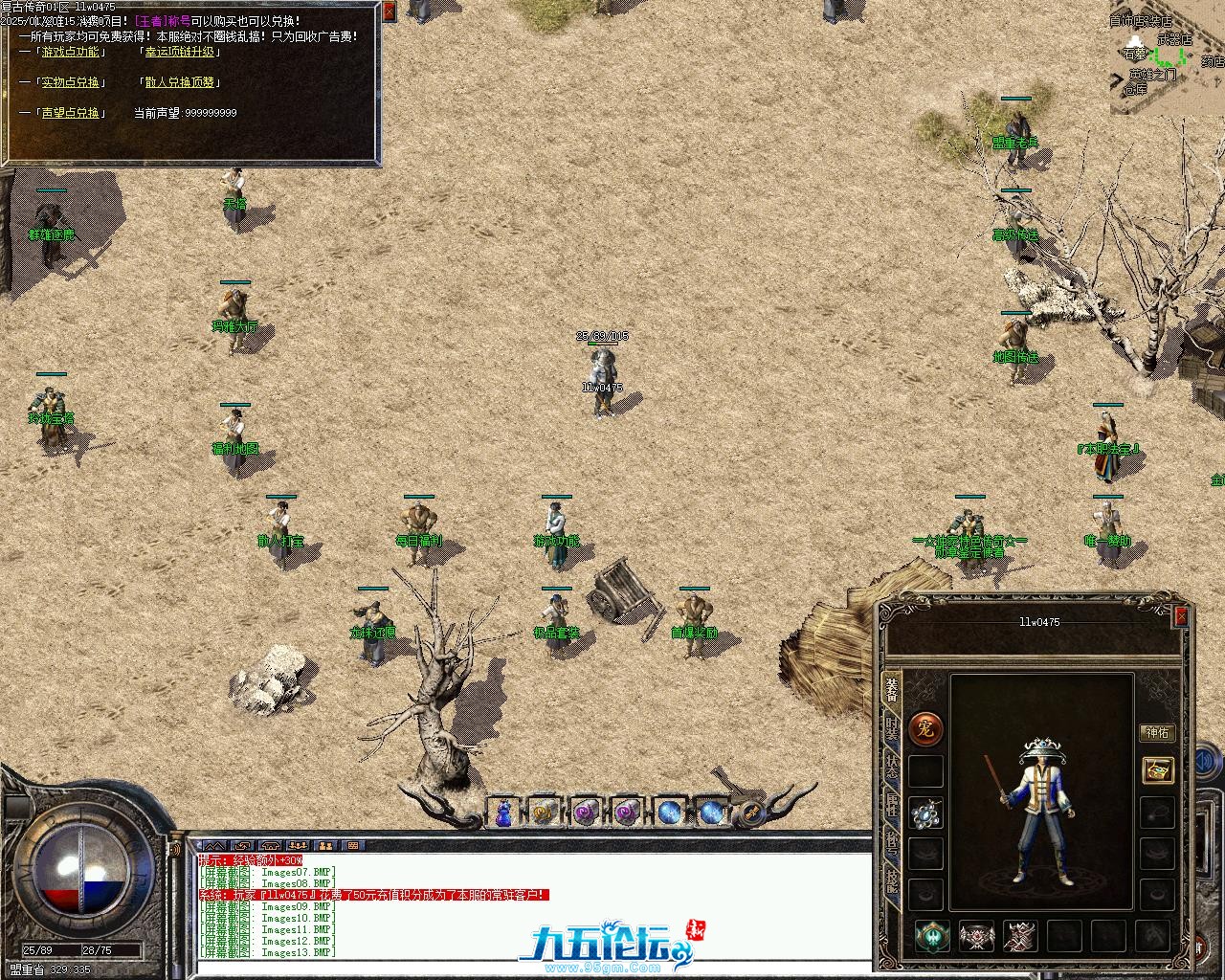Switch to the 状态 tab
Viewport: 1225px width, 980px height.
tap(892, 767)
